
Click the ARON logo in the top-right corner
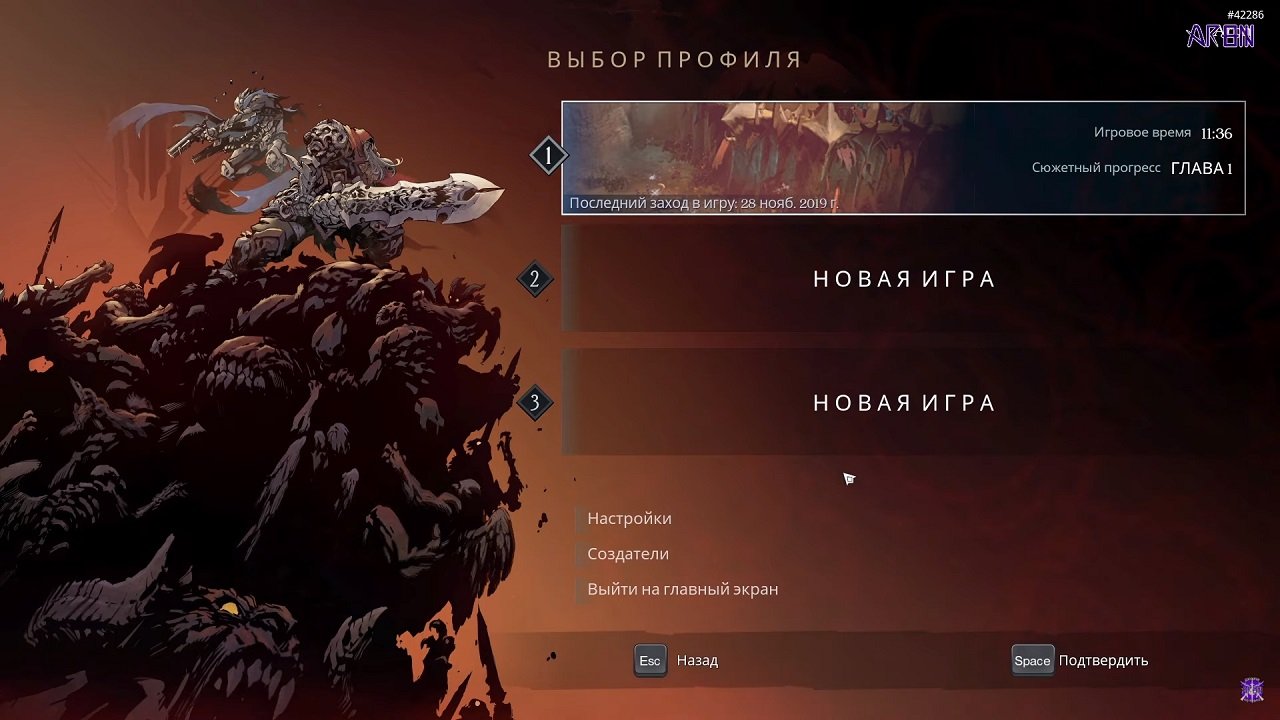1221,38
